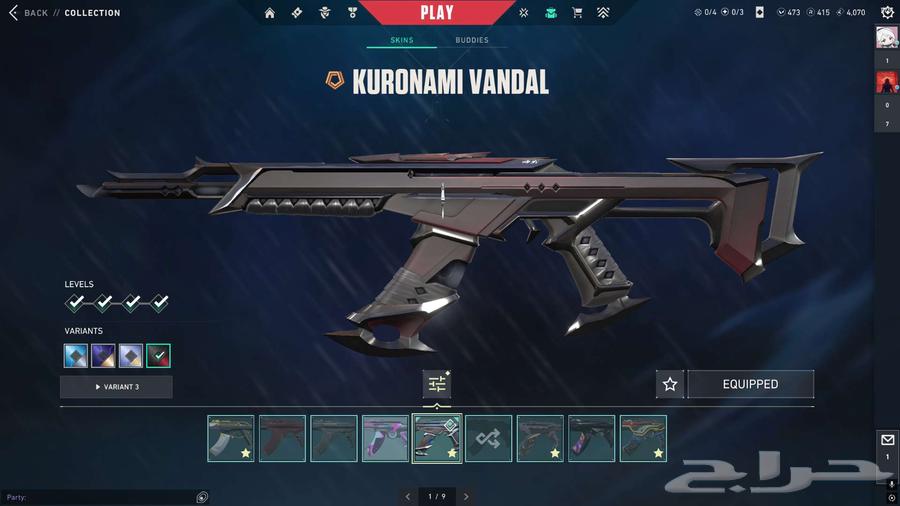Viewport: 900px width, 506px height.
Task: Choose the pink and purple Vandal thumbnail
Action: pyautogui.click(x=385, y=438)
